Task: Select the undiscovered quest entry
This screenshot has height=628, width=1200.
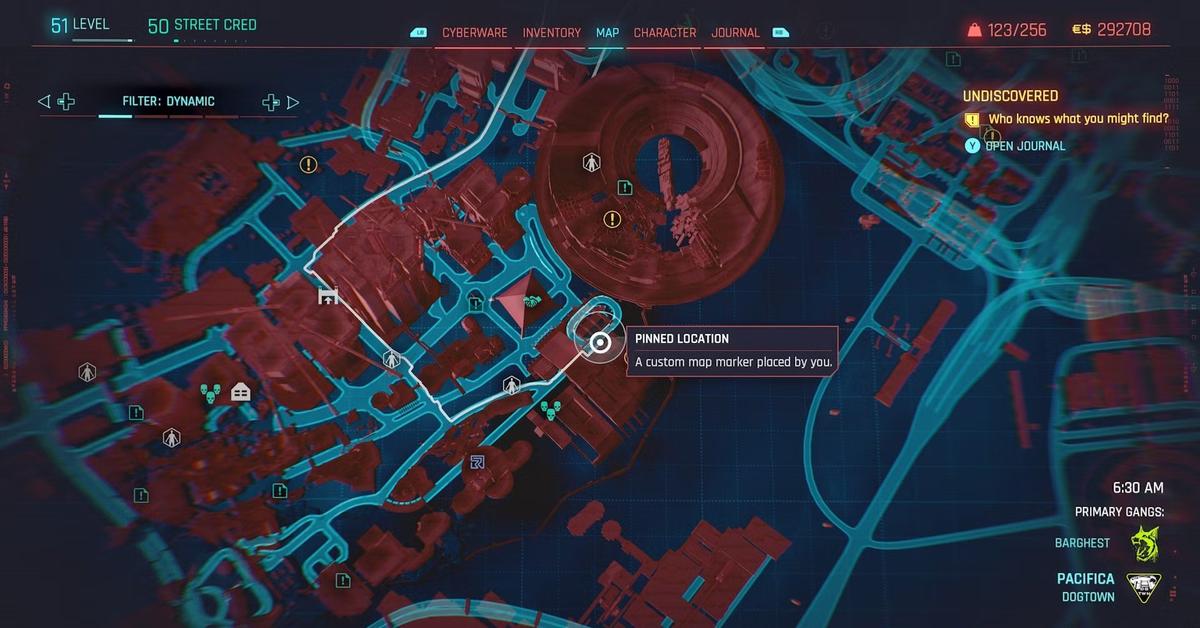Action: [x=1063, y=119]
